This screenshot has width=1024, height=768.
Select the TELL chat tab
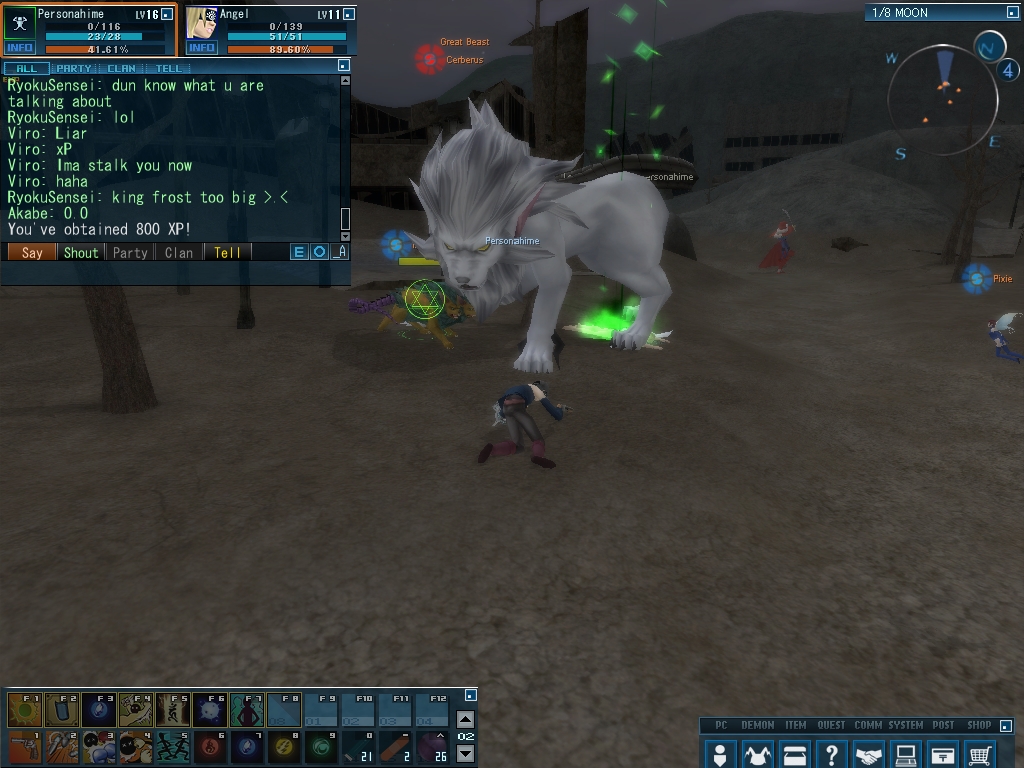click(168, 68)
